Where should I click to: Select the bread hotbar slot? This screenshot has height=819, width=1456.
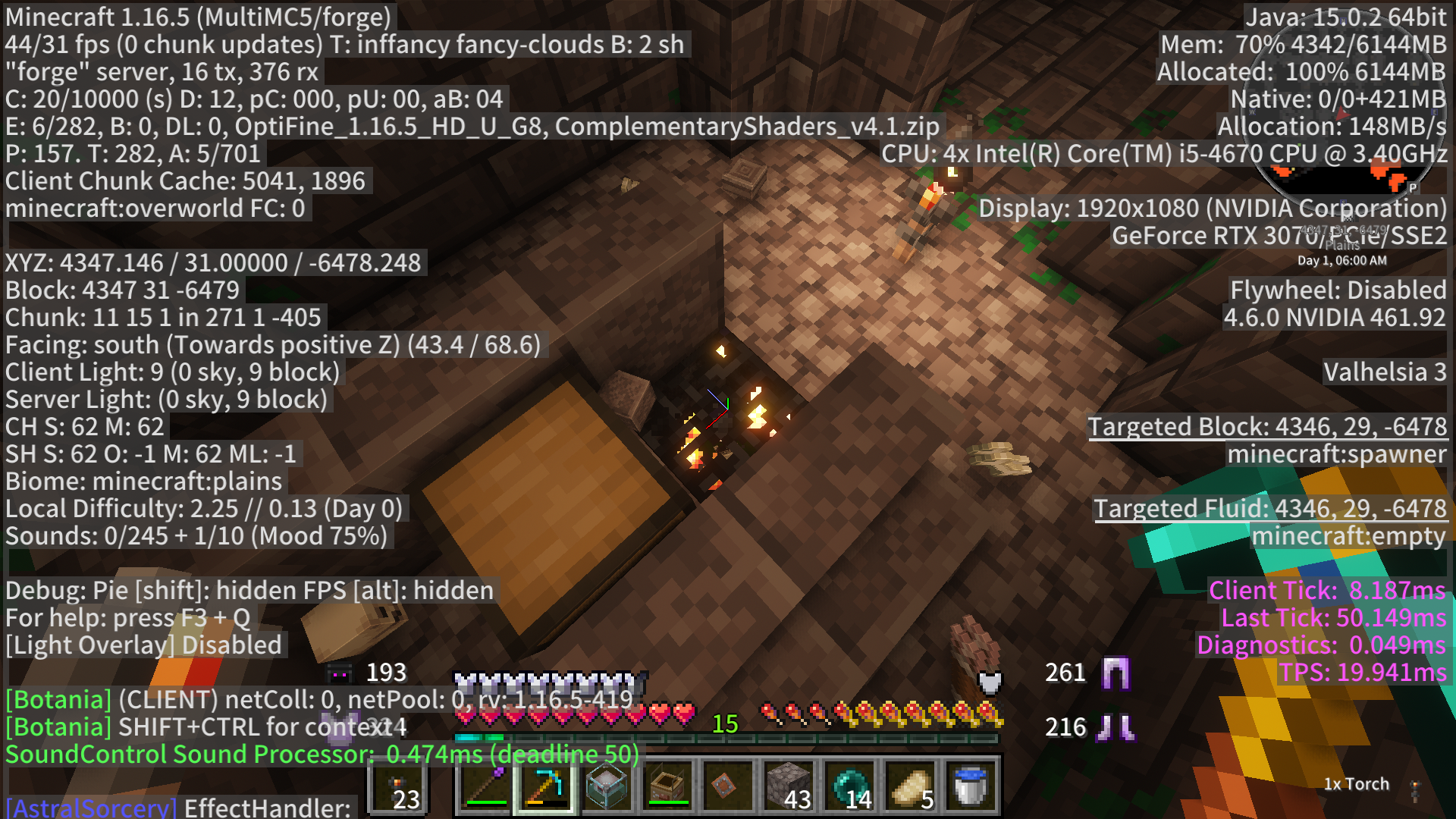coord(910,786)
